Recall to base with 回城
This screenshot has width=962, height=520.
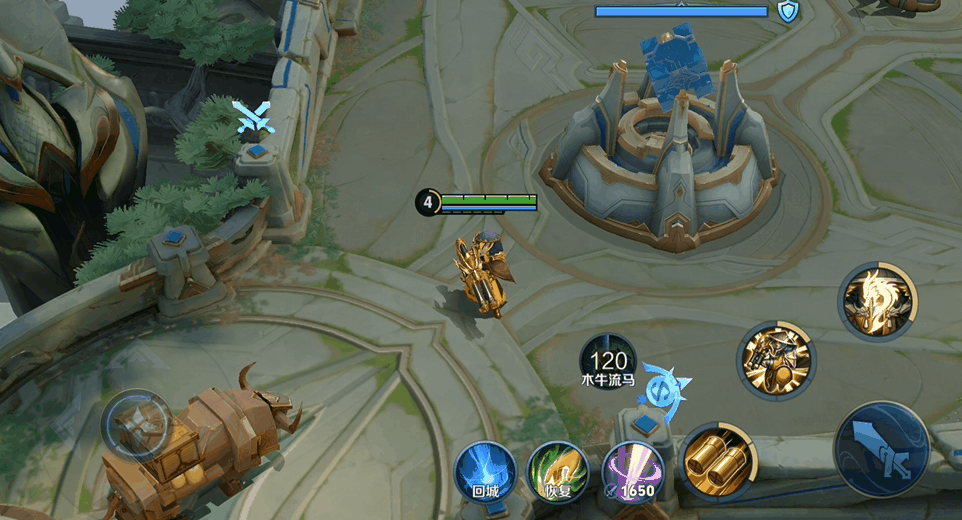[x=485, y=469]
